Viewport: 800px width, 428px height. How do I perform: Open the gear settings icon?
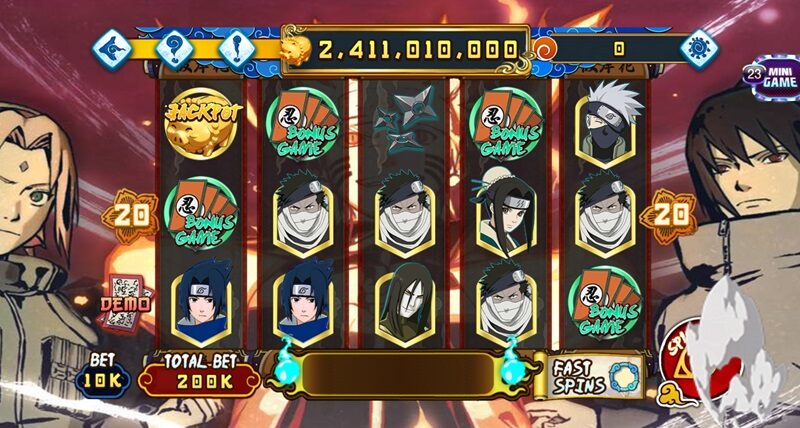(x=699, y=47)
